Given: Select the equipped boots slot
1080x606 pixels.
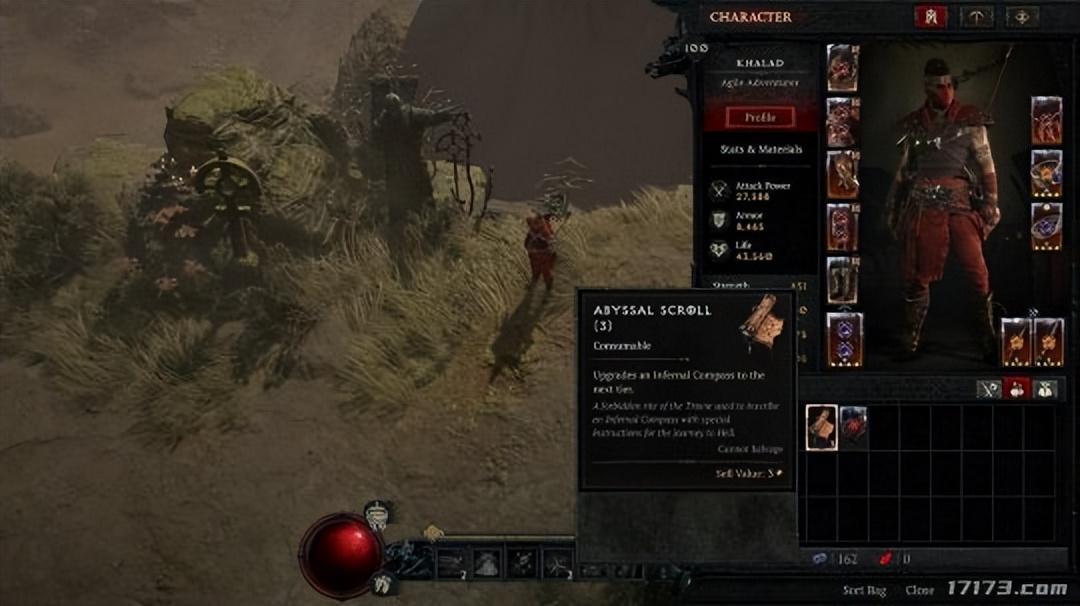Looking at the screenshot, I should point(843,279).
